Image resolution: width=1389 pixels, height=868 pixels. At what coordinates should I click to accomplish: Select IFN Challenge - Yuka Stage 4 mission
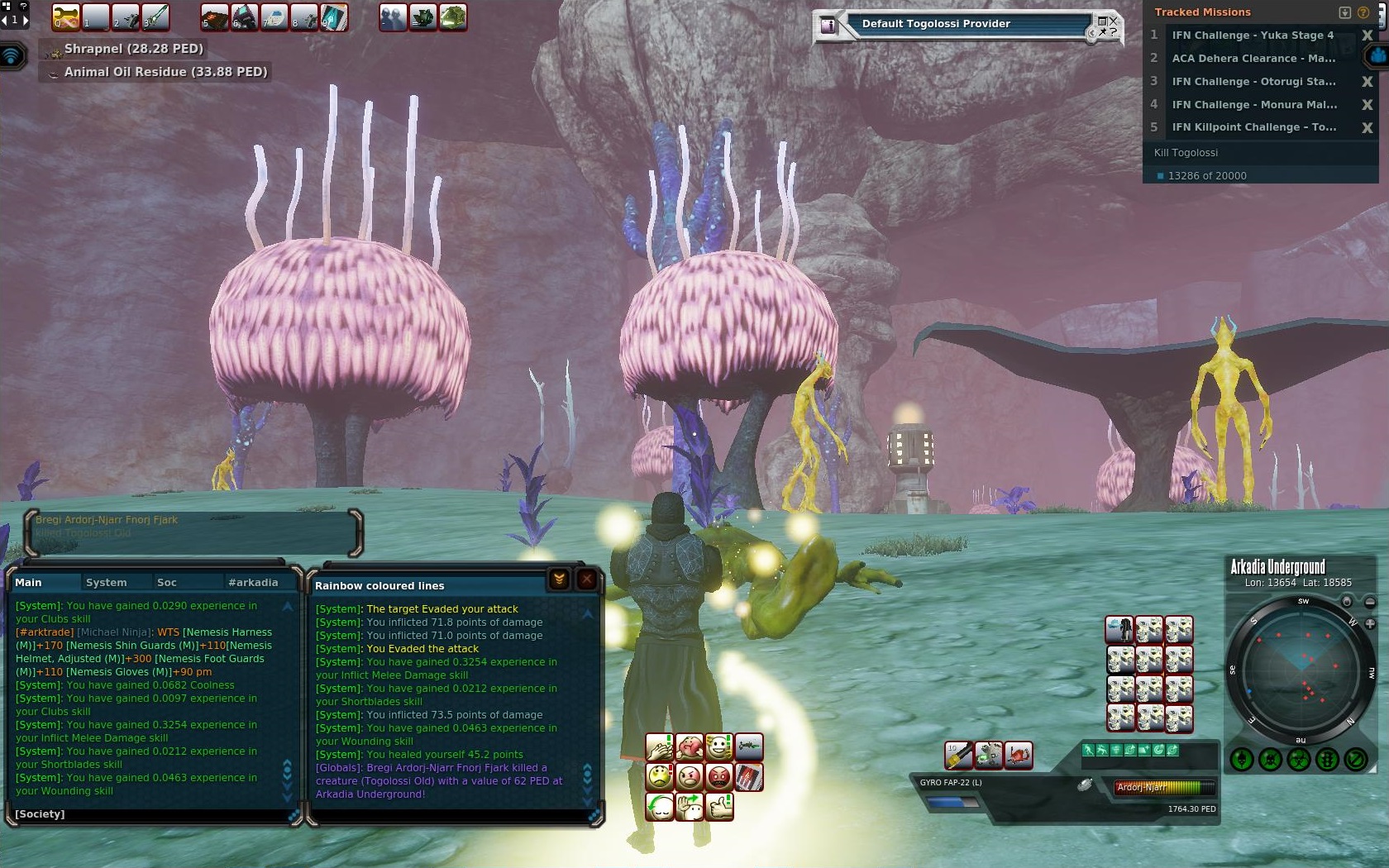[x=1252, y=36]
